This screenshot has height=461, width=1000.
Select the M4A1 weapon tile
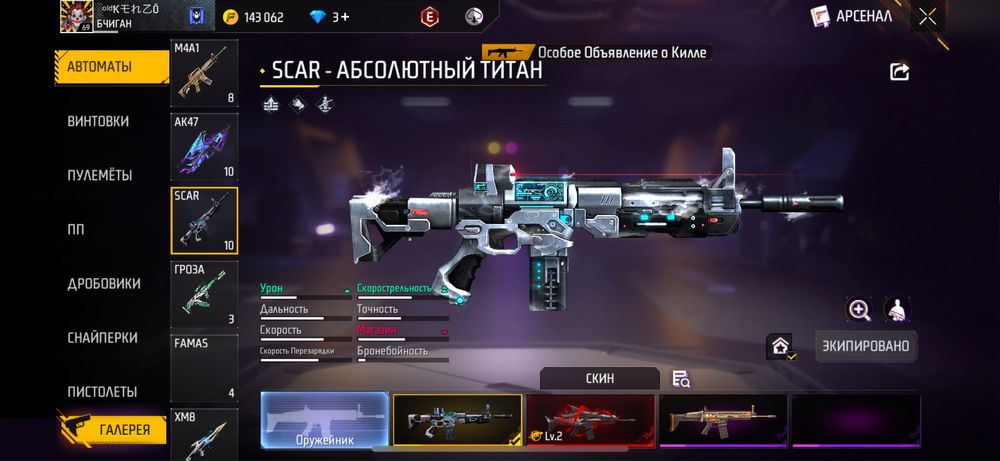(x=205, y=74)
